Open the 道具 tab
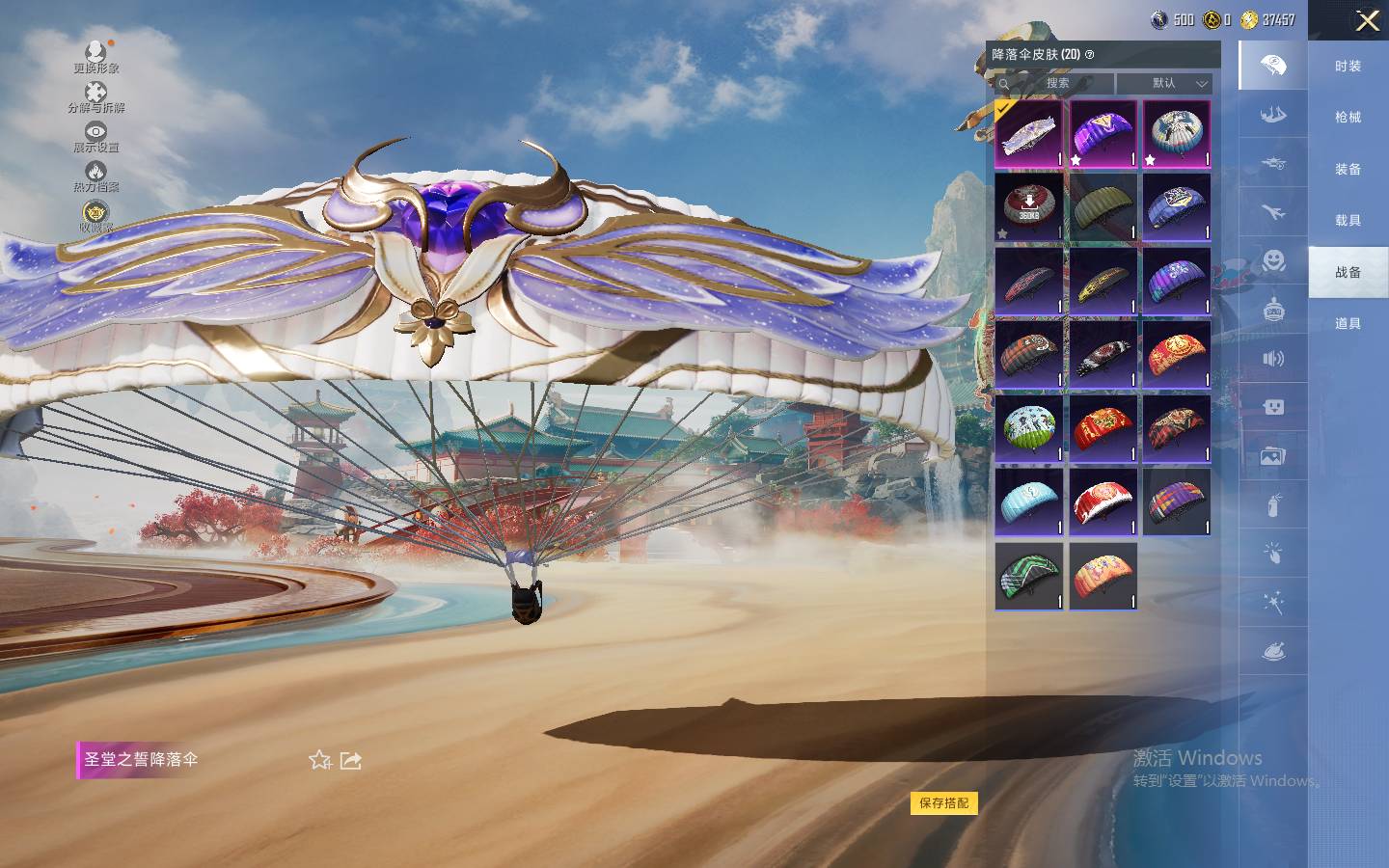The image size is (1389, 868). [1348, 323]
